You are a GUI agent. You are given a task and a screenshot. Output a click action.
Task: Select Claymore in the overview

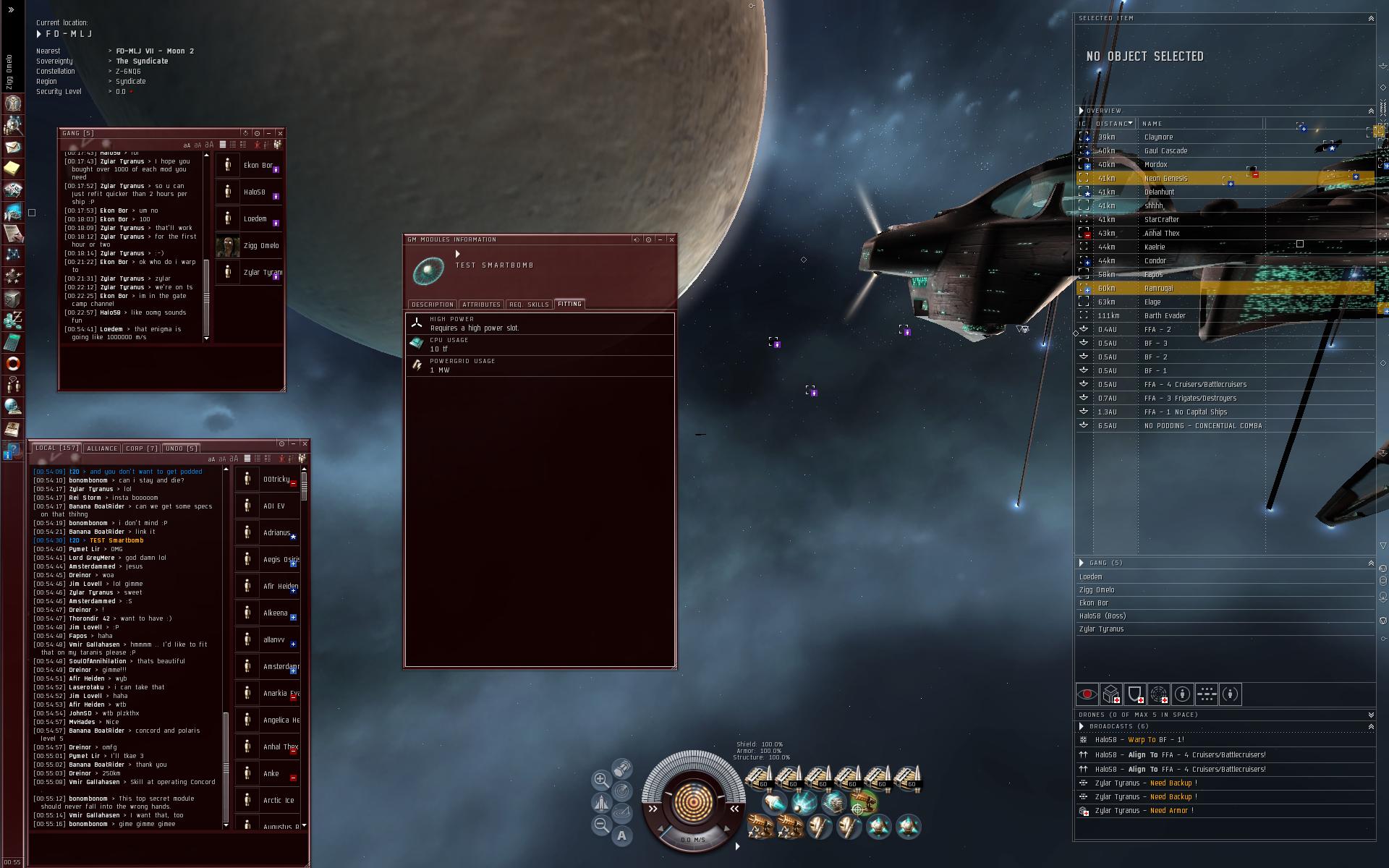[1158, 137]
